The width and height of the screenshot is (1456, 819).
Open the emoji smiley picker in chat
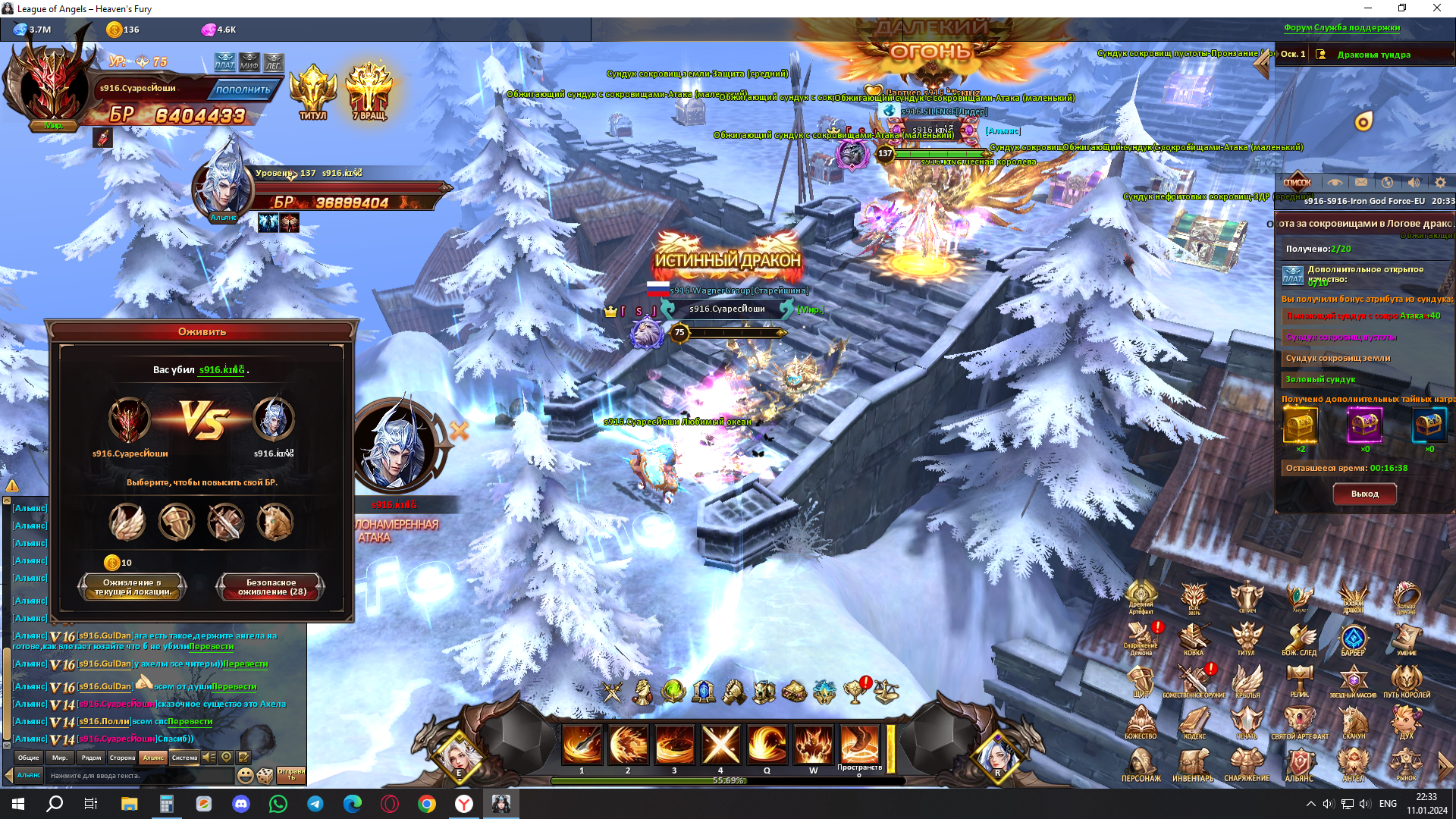pyautogui.click(x=245, y=776)
